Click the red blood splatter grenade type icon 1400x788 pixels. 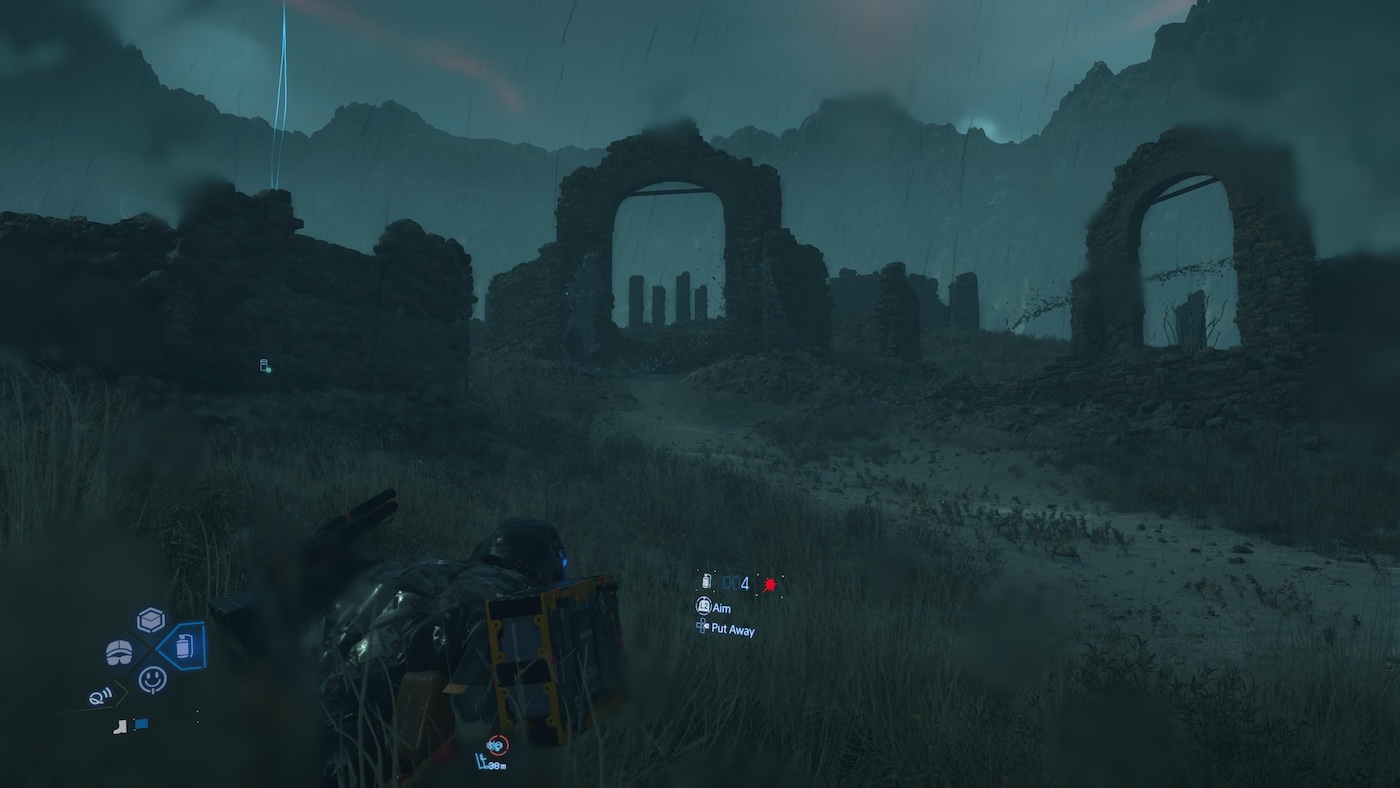(x=769, y=584)
